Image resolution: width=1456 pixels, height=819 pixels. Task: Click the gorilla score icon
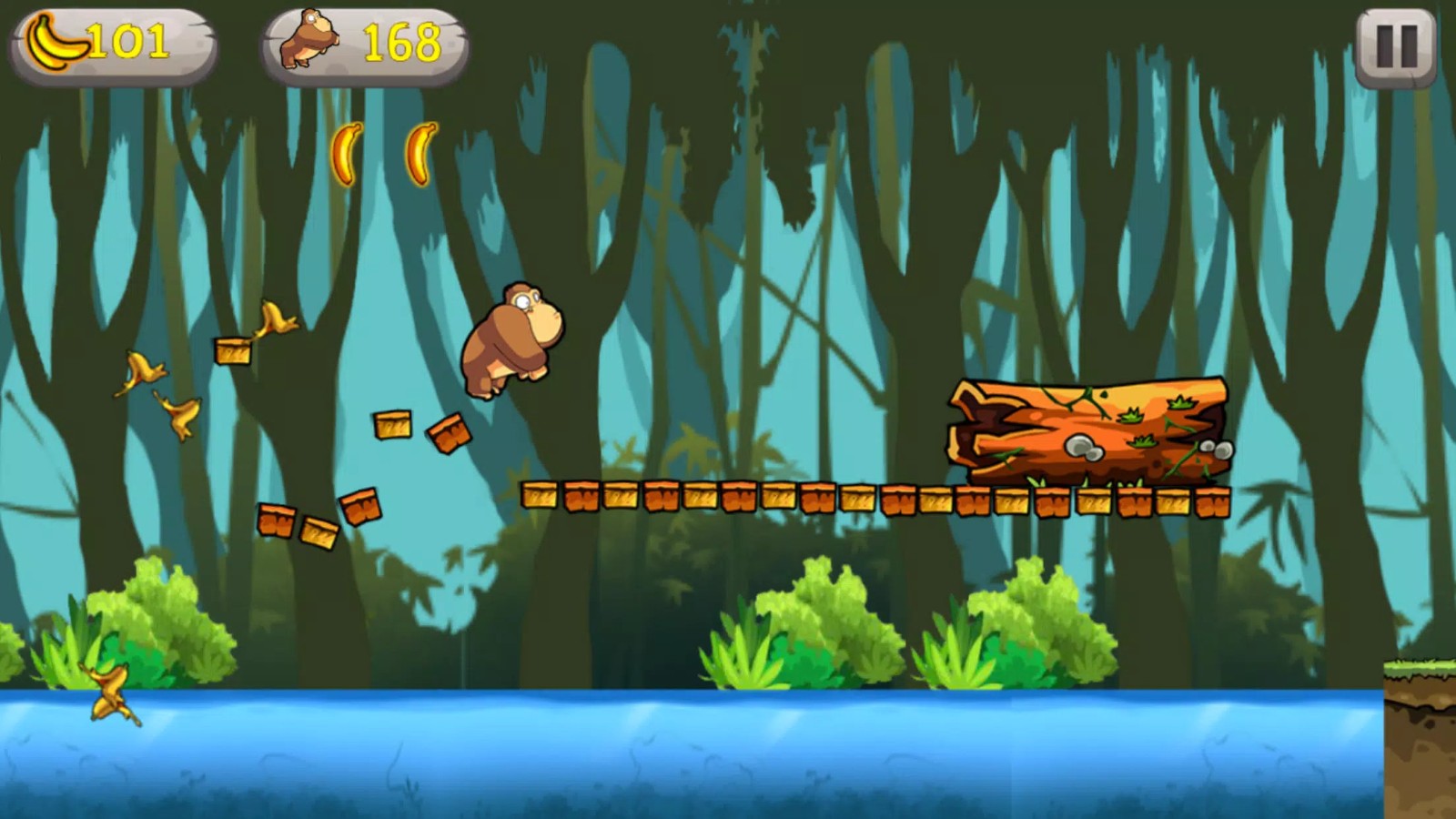pos(308,41)
